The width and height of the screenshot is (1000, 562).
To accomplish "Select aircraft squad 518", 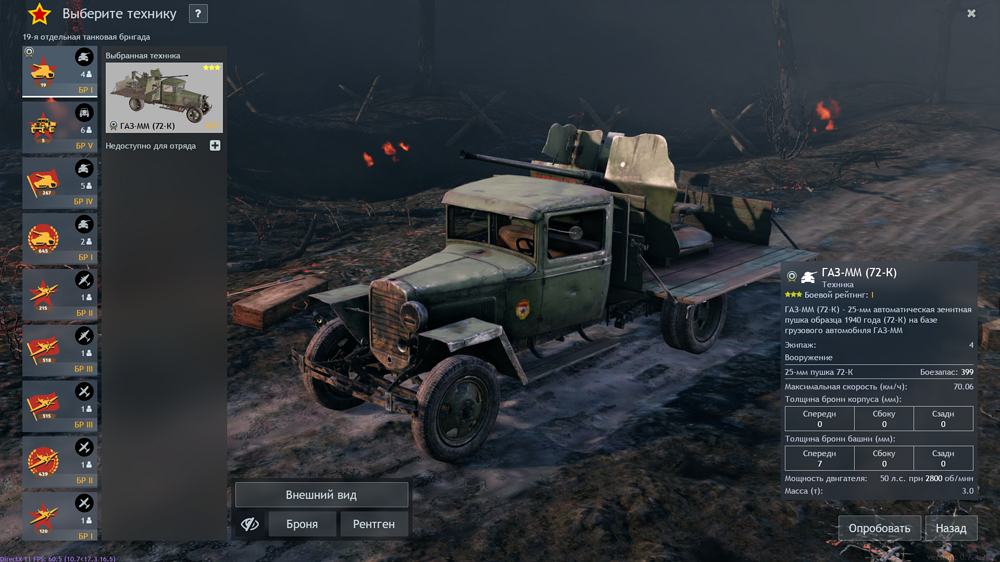I will [x=60, y=352].
